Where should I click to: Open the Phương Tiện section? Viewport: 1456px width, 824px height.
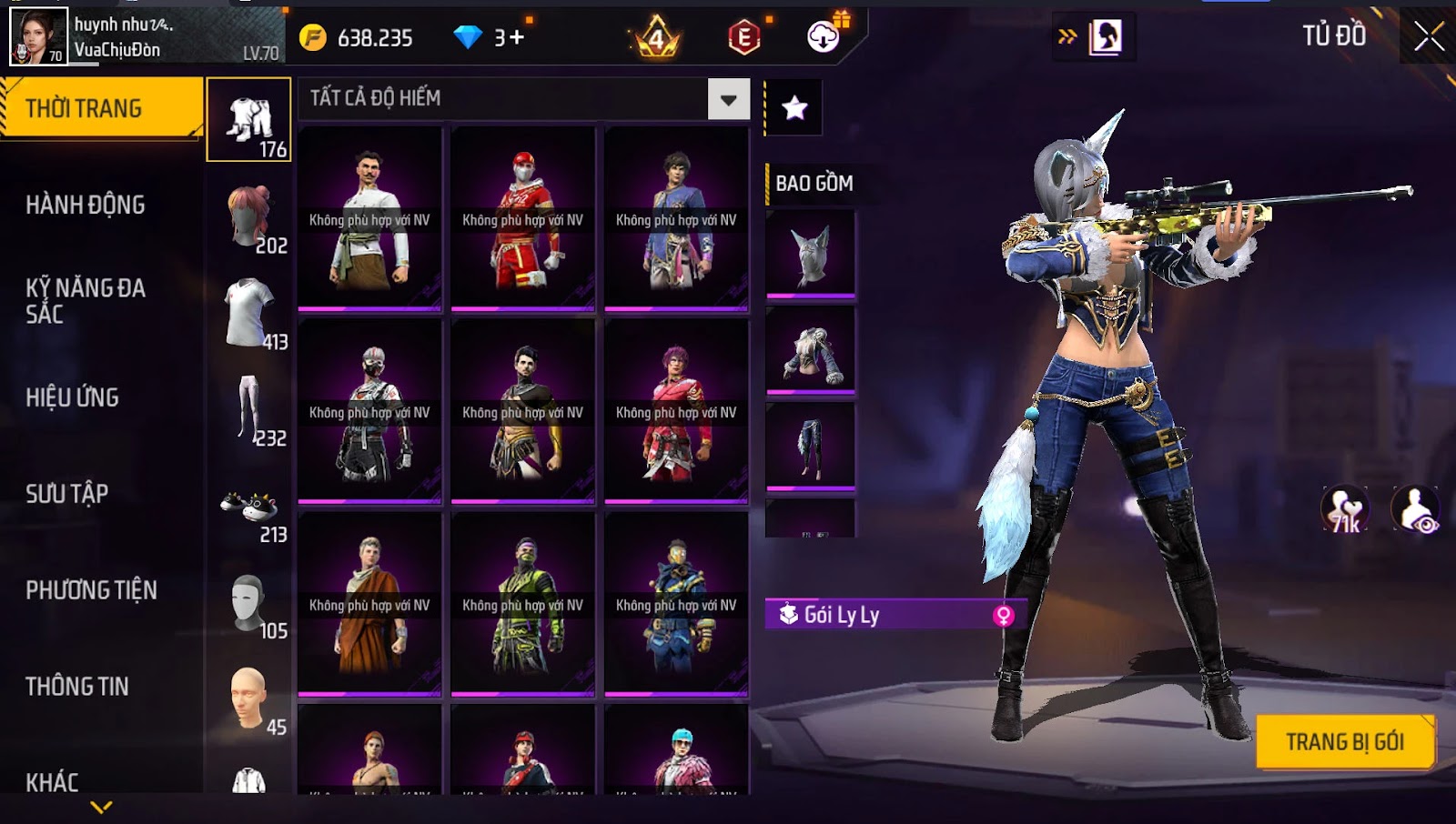tap(91, 590)
